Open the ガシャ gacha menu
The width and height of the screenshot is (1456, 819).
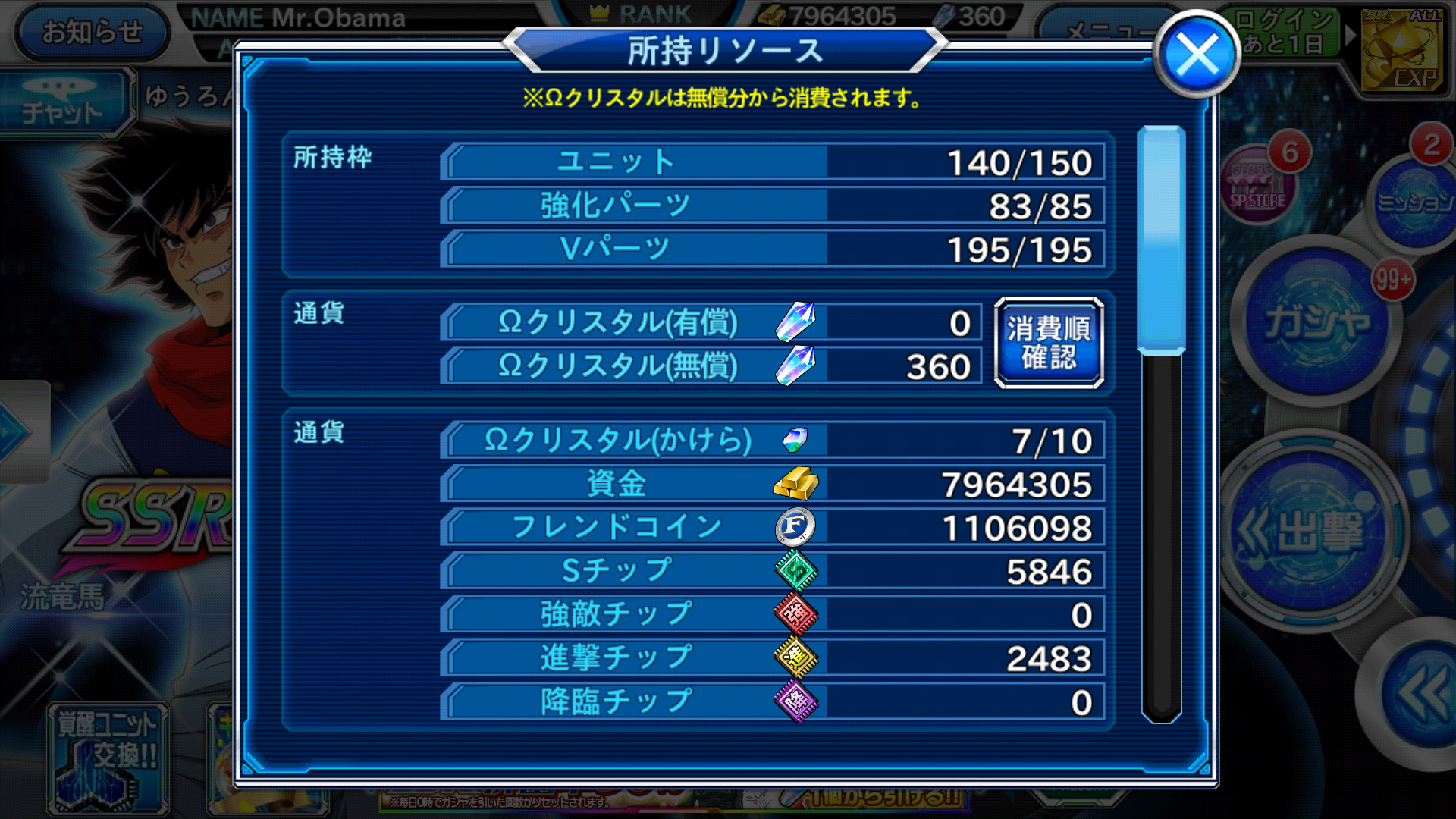[x=1318, y=322]
